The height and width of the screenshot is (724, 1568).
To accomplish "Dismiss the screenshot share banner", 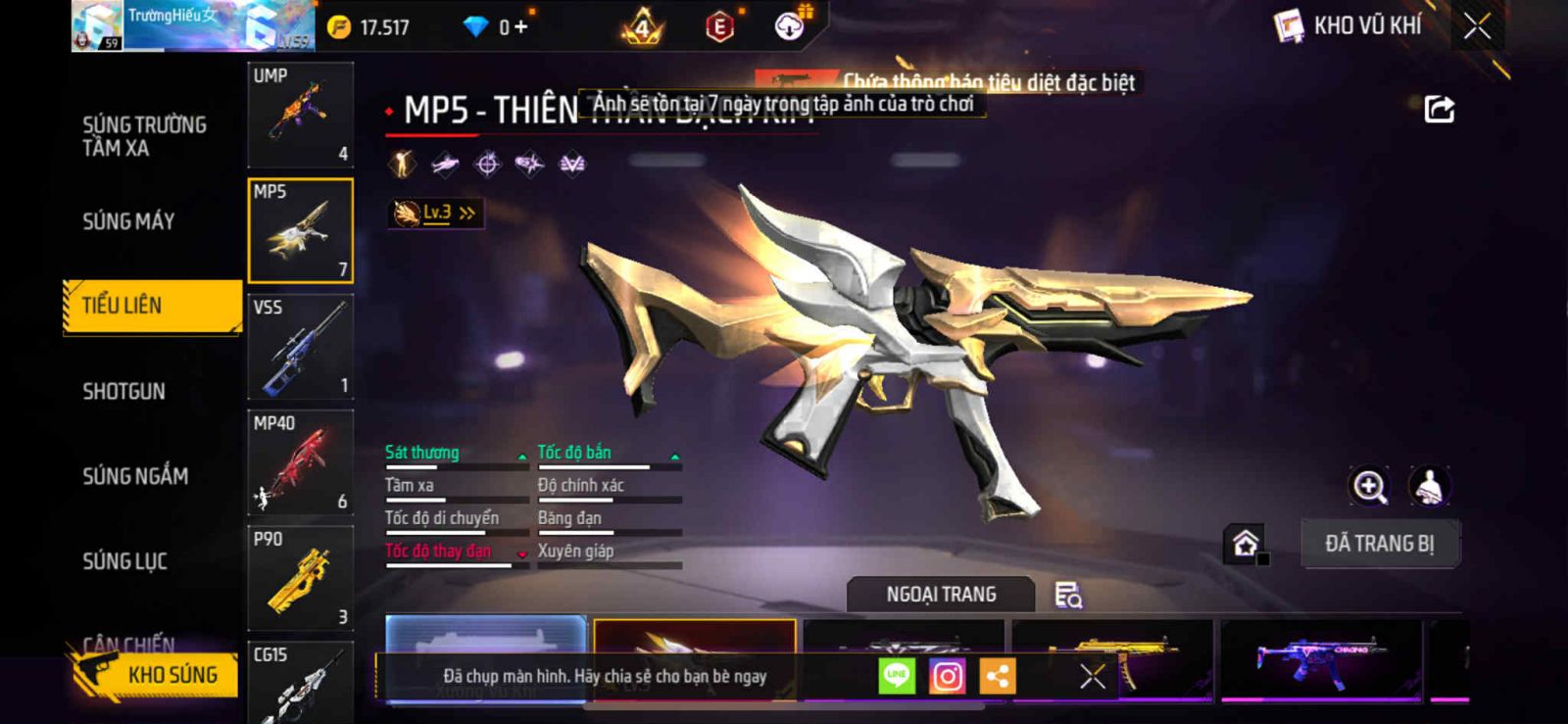I will pos(1093,676).
